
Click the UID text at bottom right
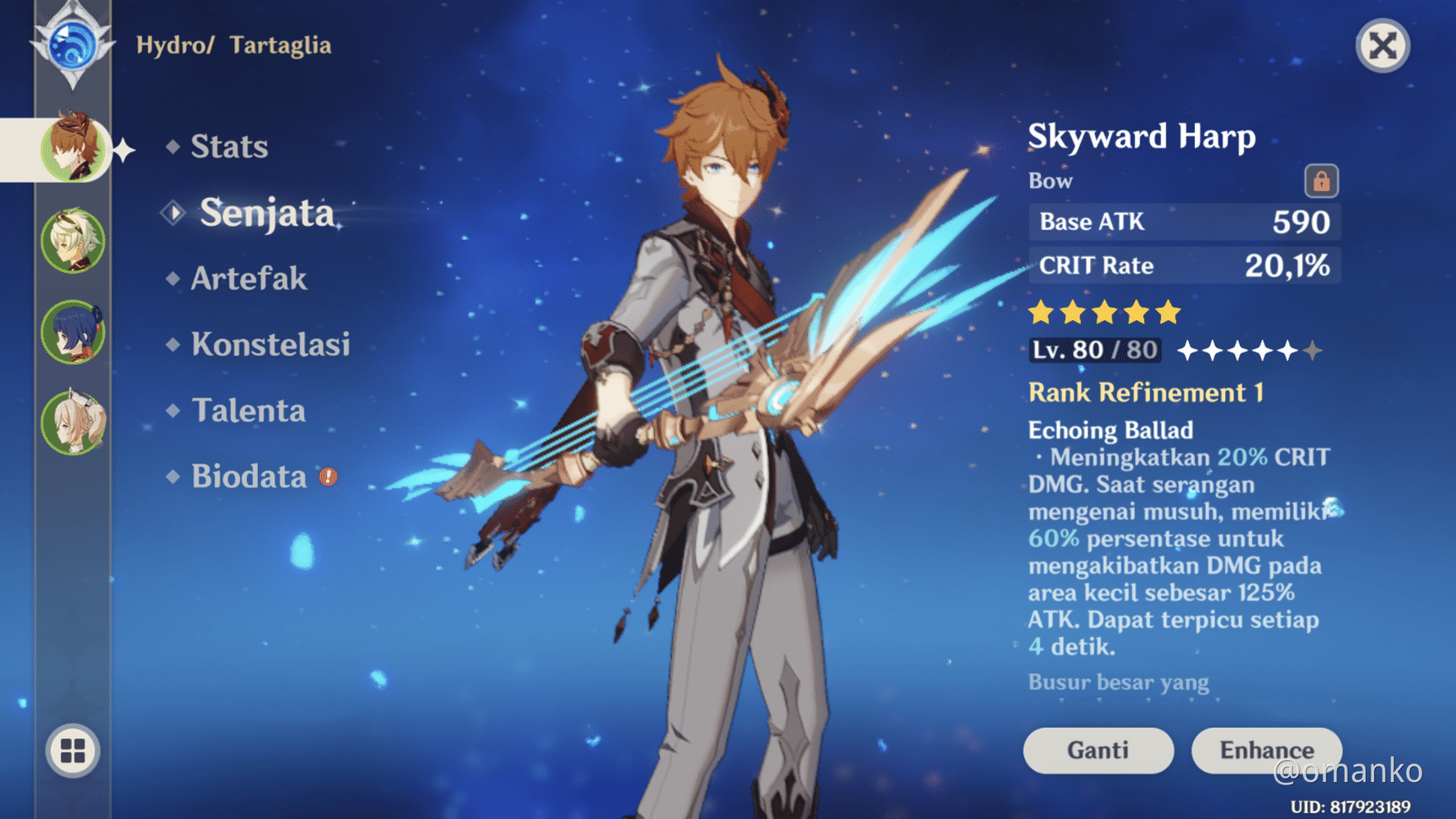[1351, 805]
